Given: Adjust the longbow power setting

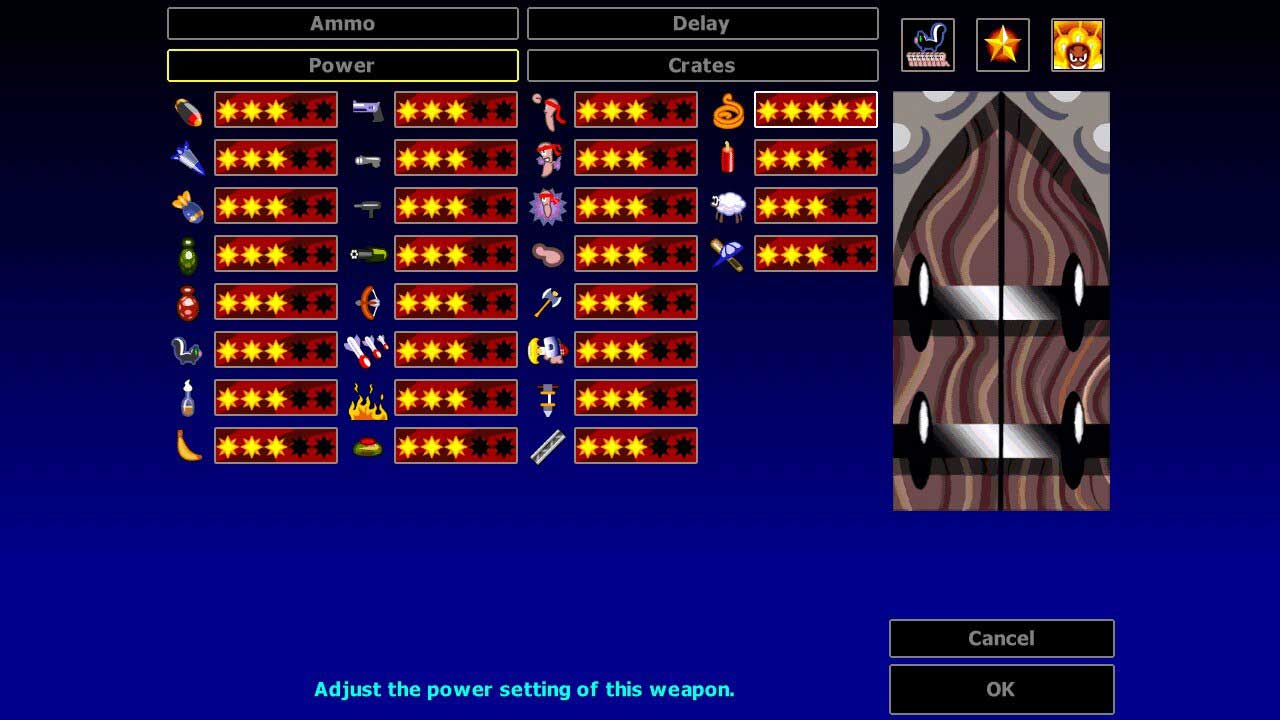Looking at the screenshot, I should pyautogui.click(x=456, y=302).
